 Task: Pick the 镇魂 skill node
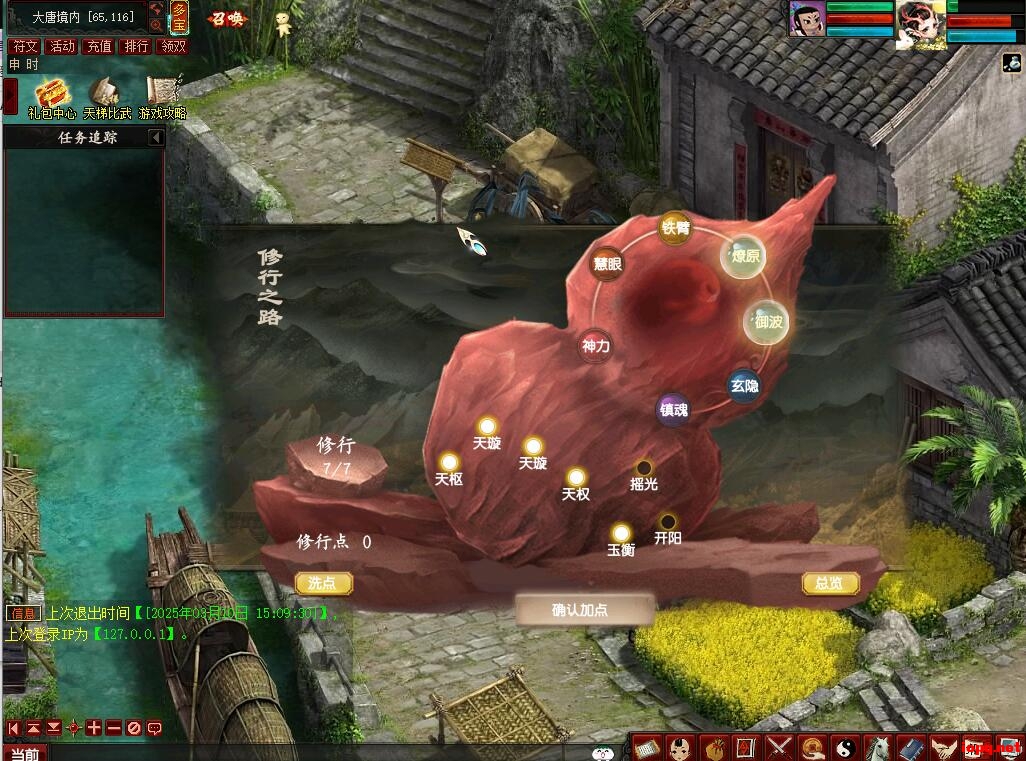673,409
